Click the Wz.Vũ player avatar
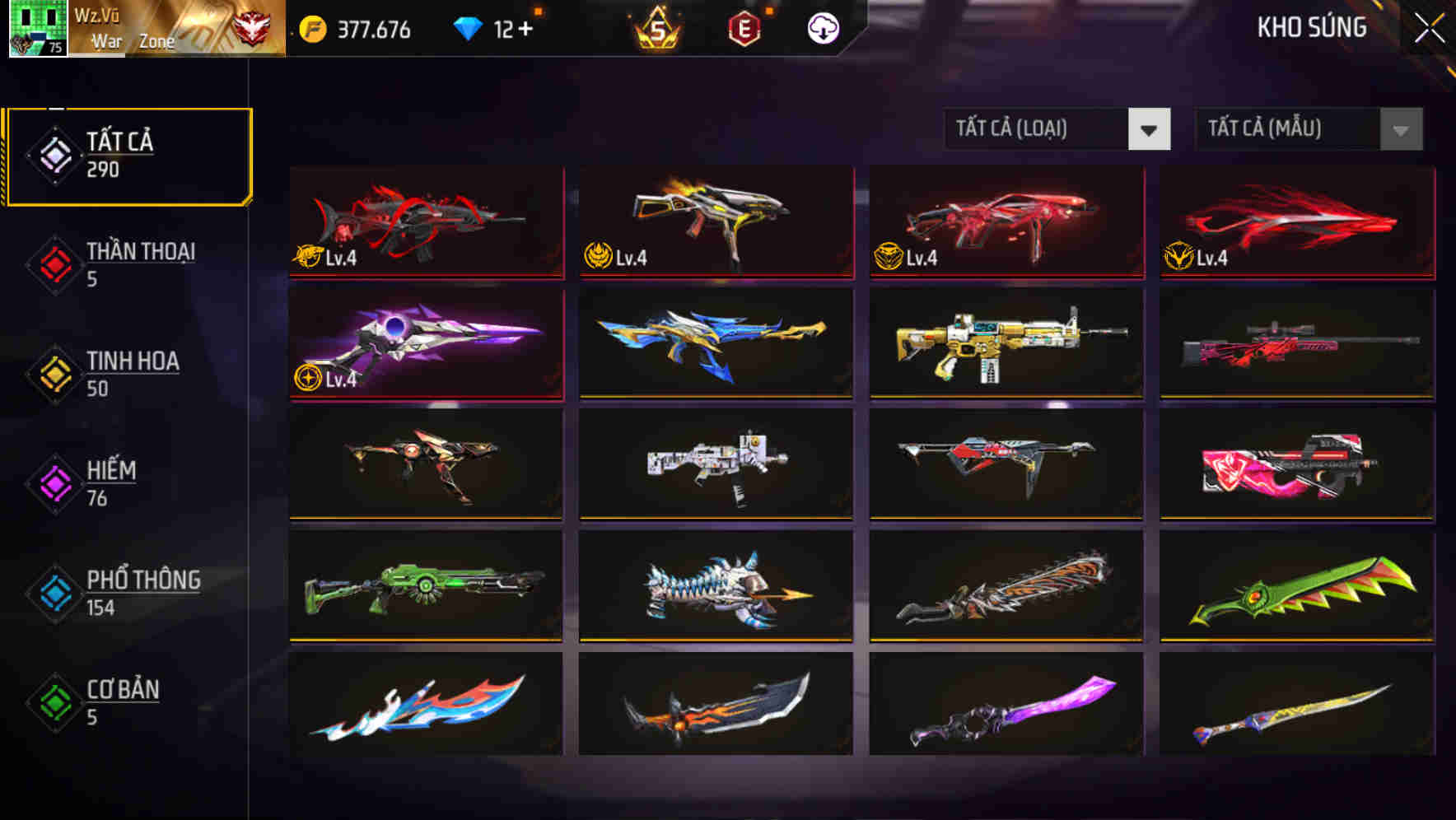This screenshot has height=820, width=1456. point(37,27)
